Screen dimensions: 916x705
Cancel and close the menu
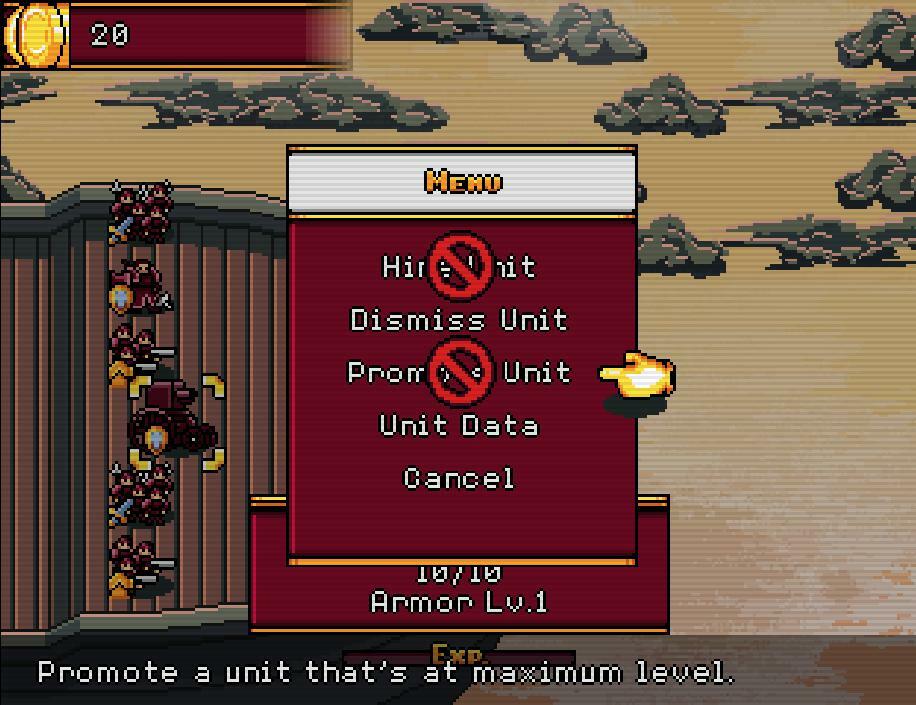[x=459, y=479]
